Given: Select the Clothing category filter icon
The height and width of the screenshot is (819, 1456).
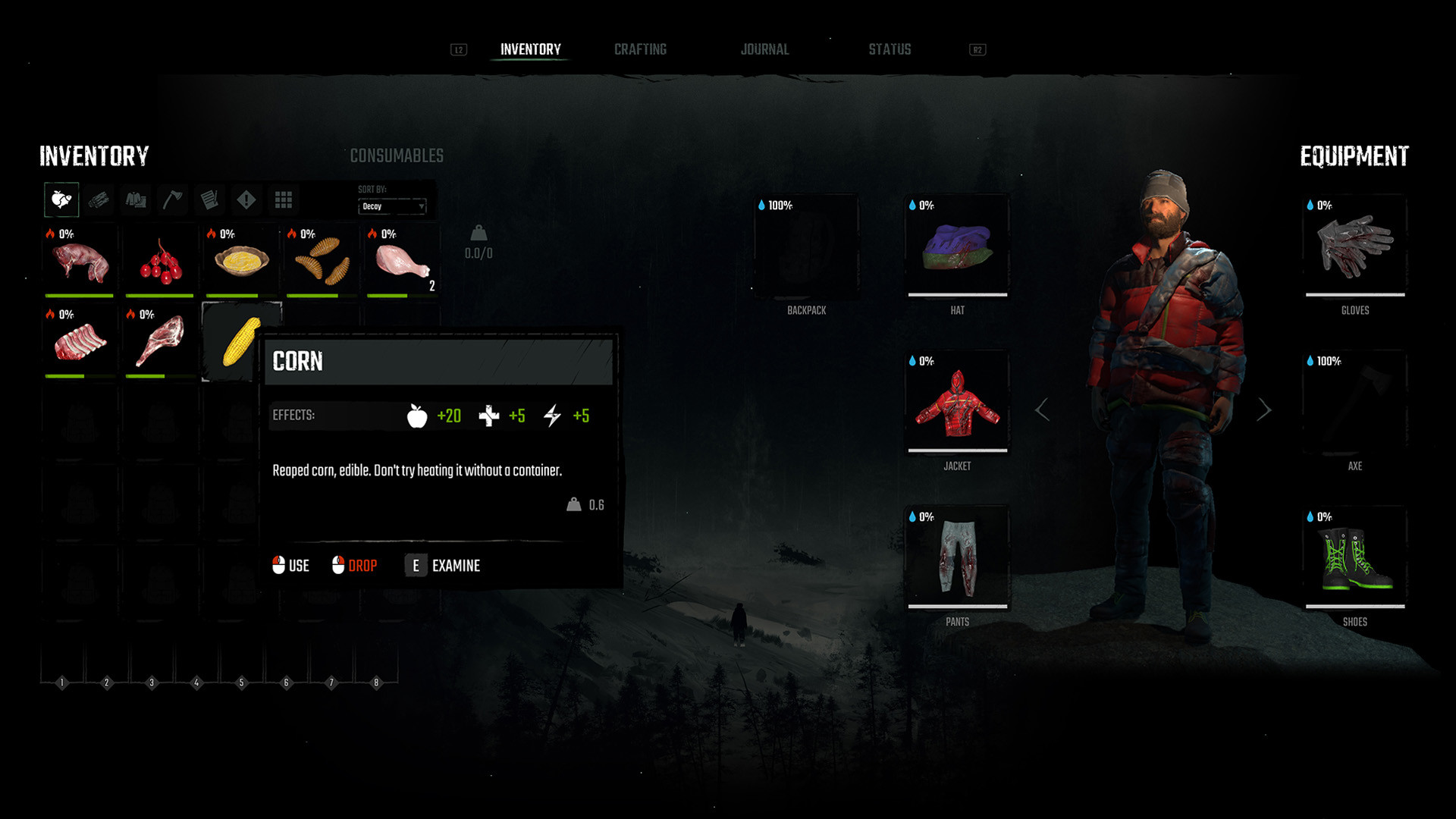Looking at the screenshot, I should [x=135, y=199].
